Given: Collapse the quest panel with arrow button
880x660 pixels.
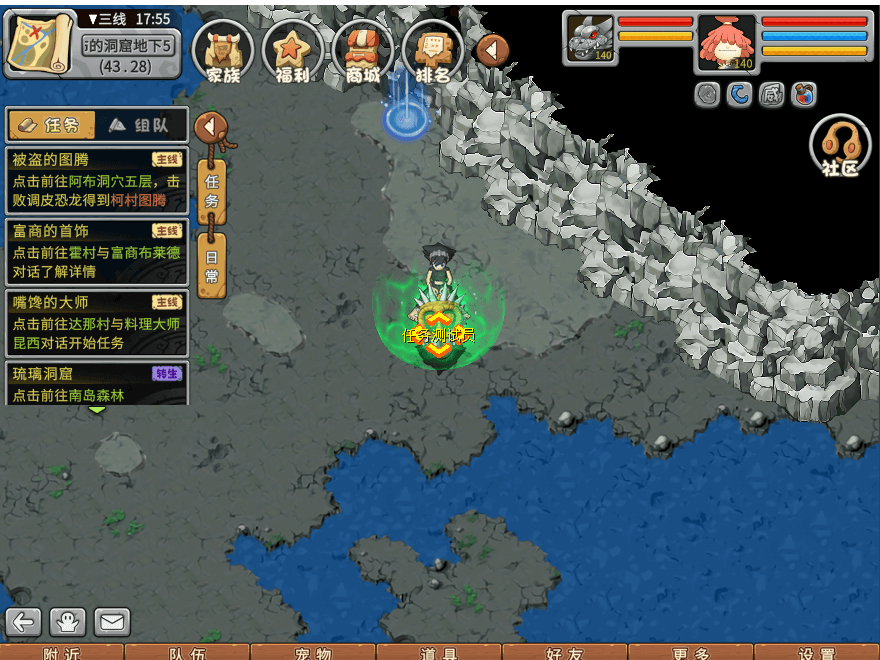Looking at the screenshot, I should tap(211, 127).
